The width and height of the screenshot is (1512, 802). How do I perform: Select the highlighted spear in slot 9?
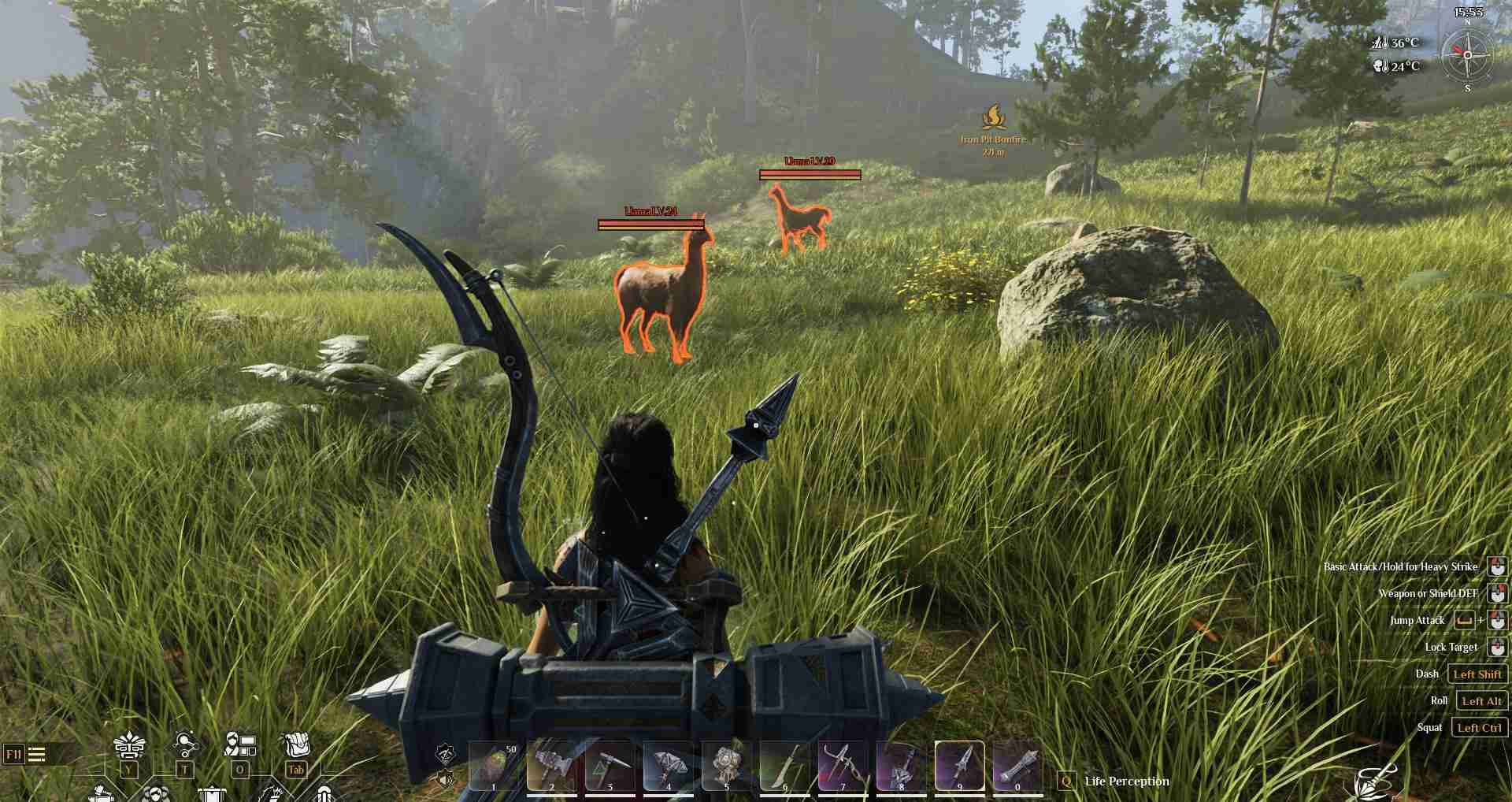click(x=959, y=765)
